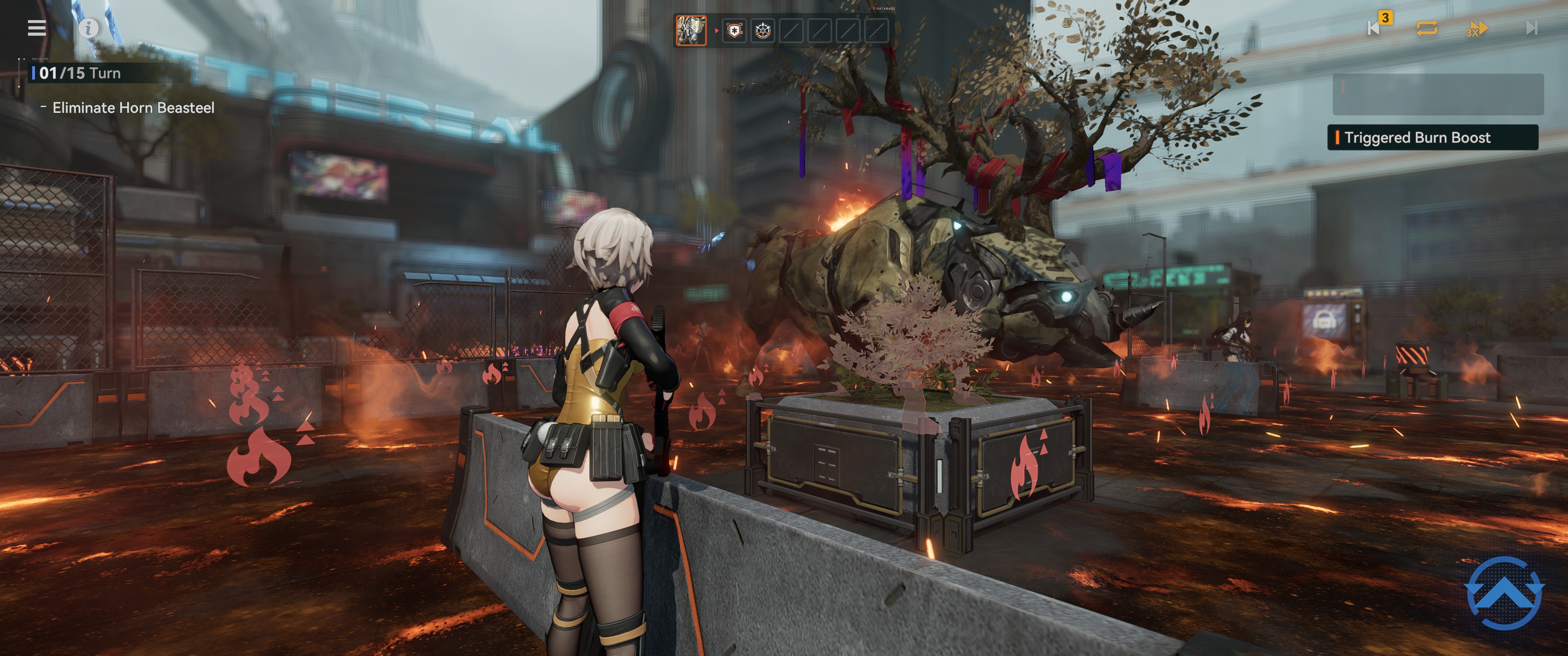This screenshot has width=1568, height=656.
Task: Click the Triggered Burn Boost notification
Action: click(1432, 138)
